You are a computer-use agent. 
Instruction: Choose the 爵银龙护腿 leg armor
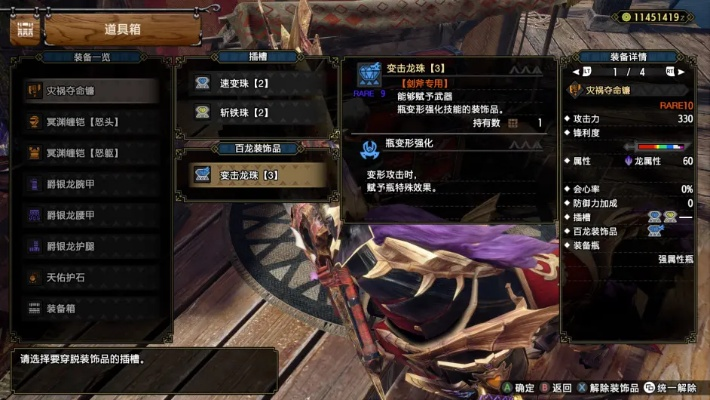[88, 246]
